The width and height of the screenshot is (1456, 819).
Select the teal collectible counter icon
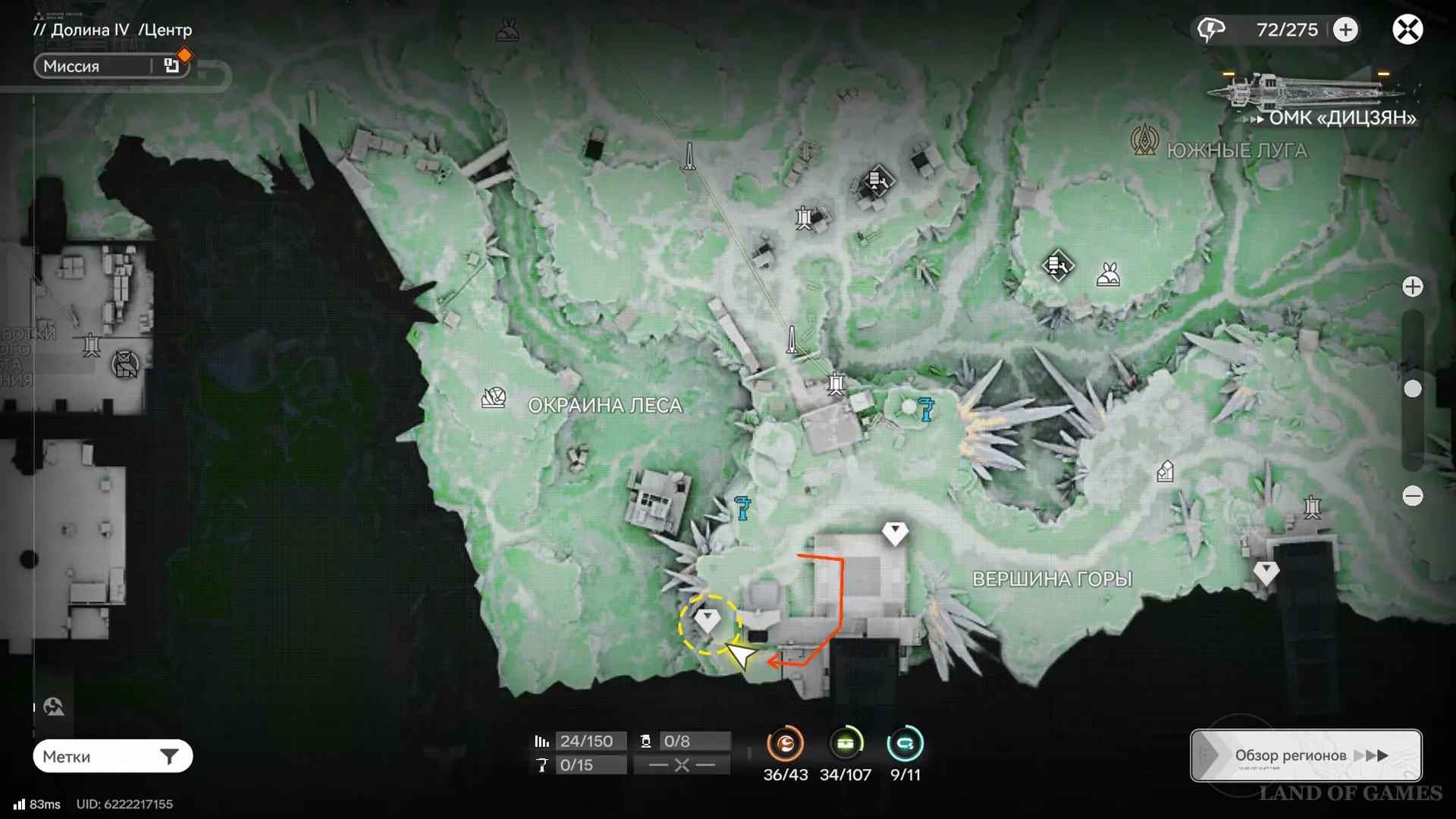tap(905, 744)
